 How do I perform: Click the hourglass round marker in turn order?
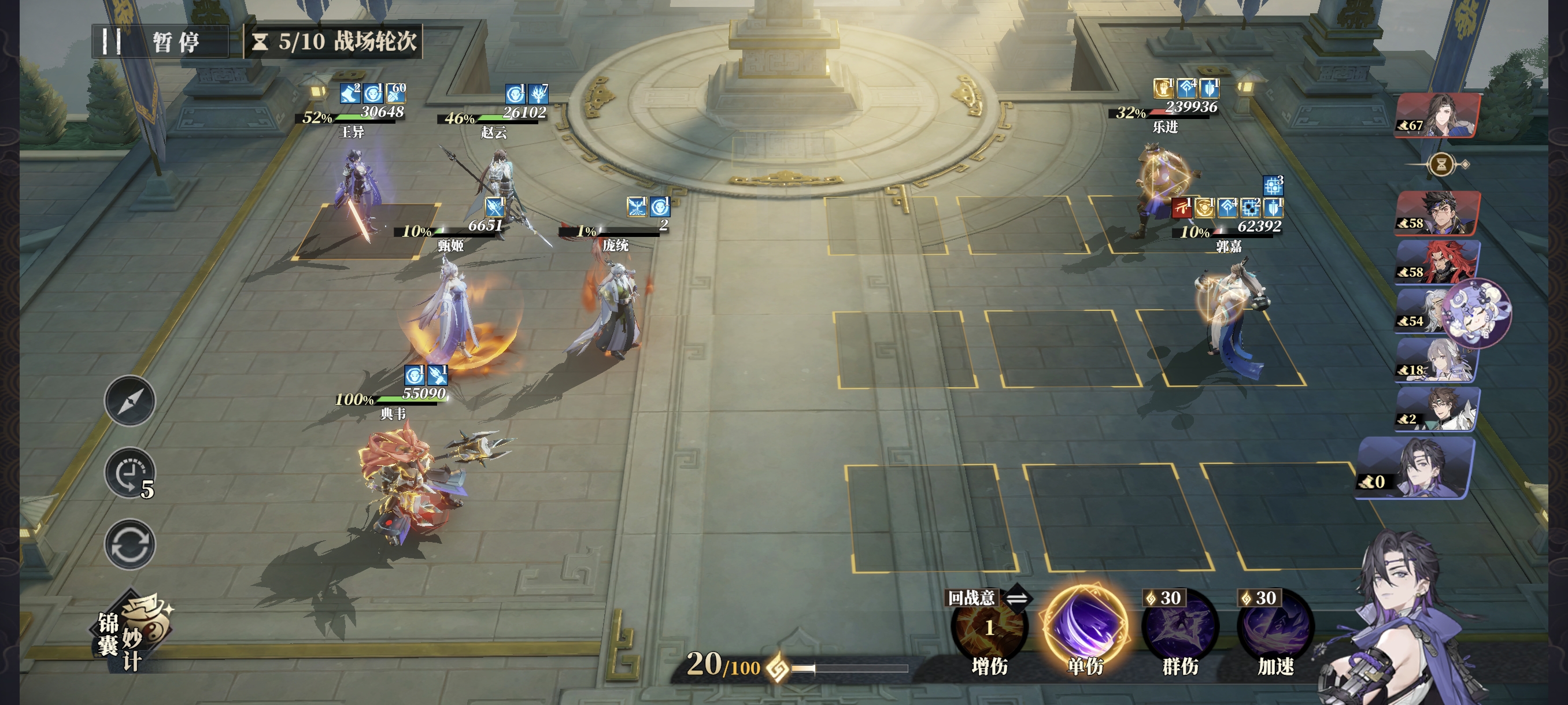pos(1441,164)
